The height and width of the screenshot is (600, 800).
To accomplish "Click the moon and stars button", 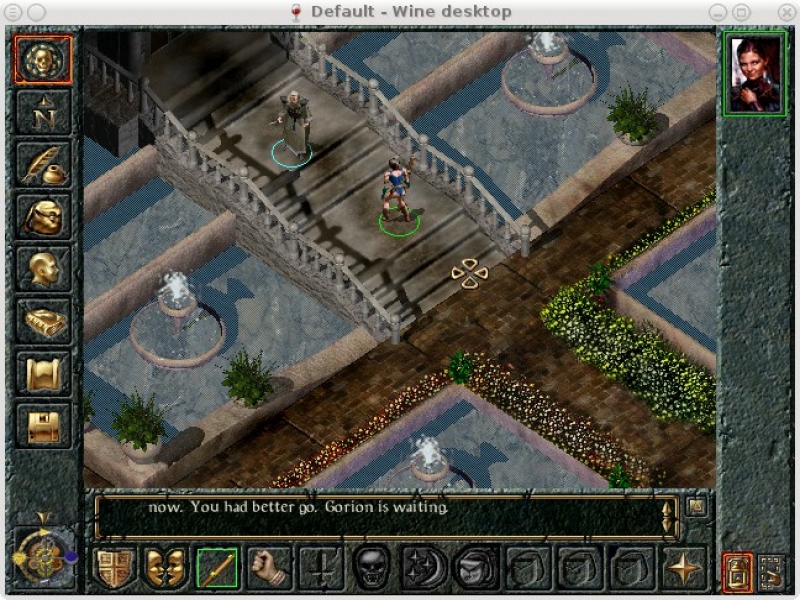I will pyautogui.click(x=422, y=568).
